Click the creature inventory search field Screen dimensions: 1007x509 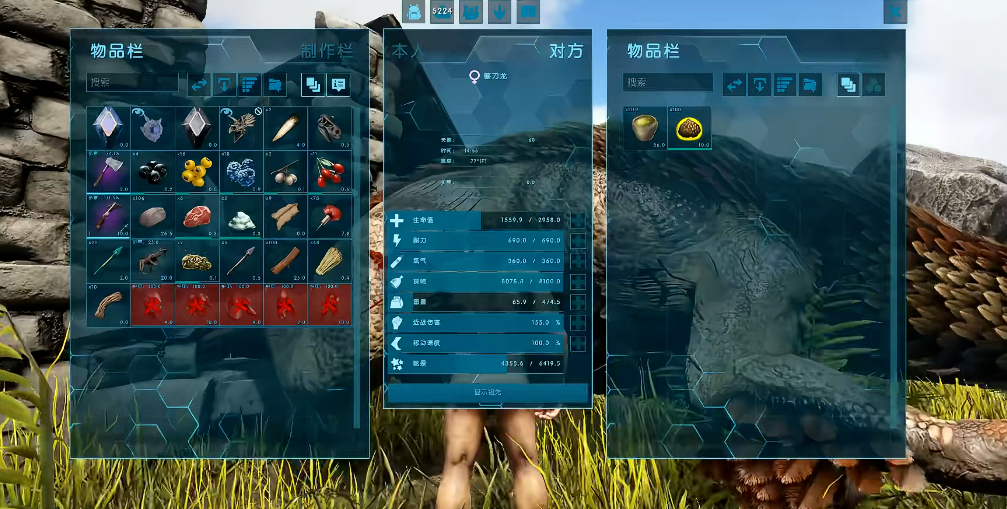click(667, 83)
